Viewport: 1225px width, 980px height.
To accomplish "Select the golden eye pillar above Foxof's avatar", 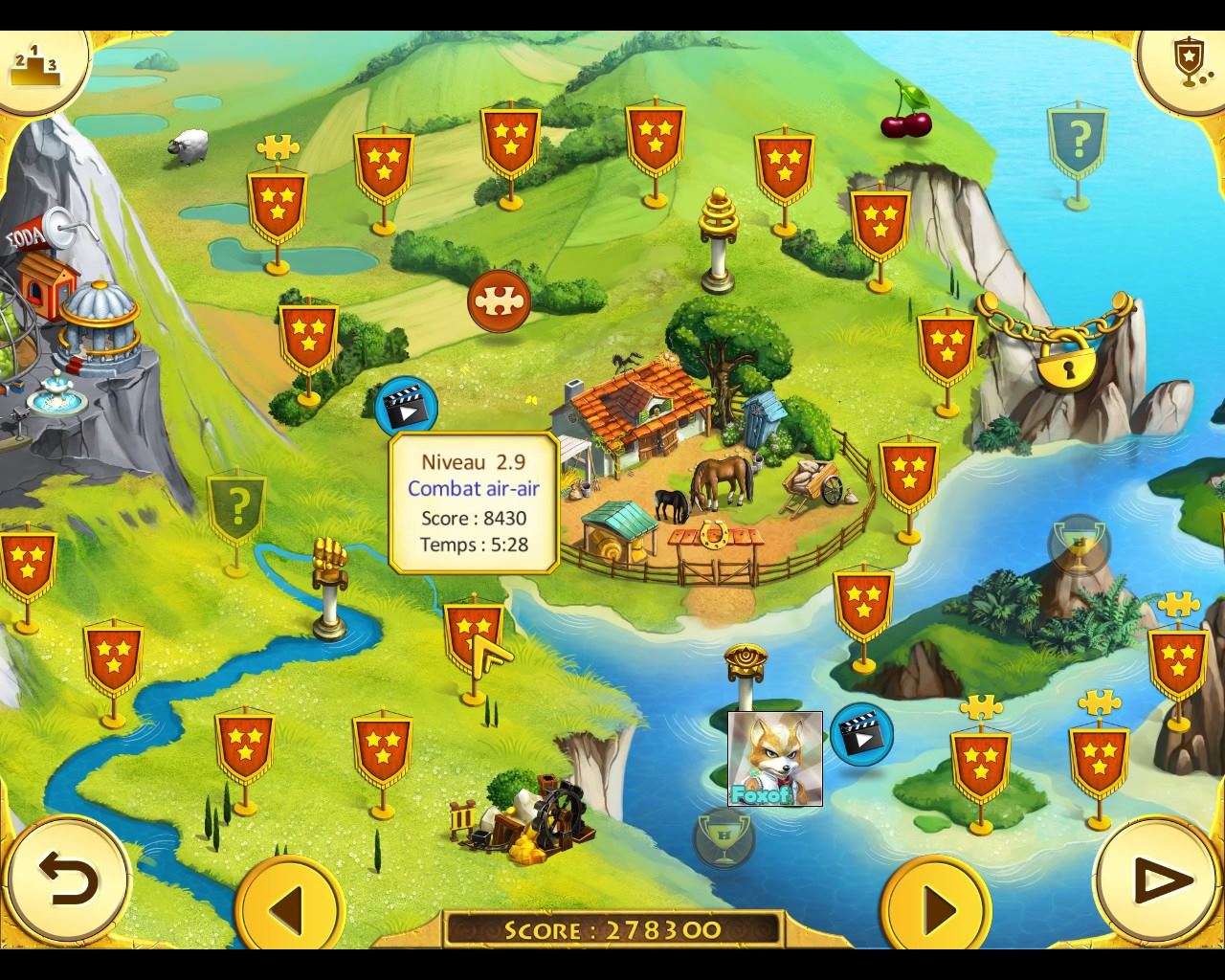I will click(x=745, y=670).
